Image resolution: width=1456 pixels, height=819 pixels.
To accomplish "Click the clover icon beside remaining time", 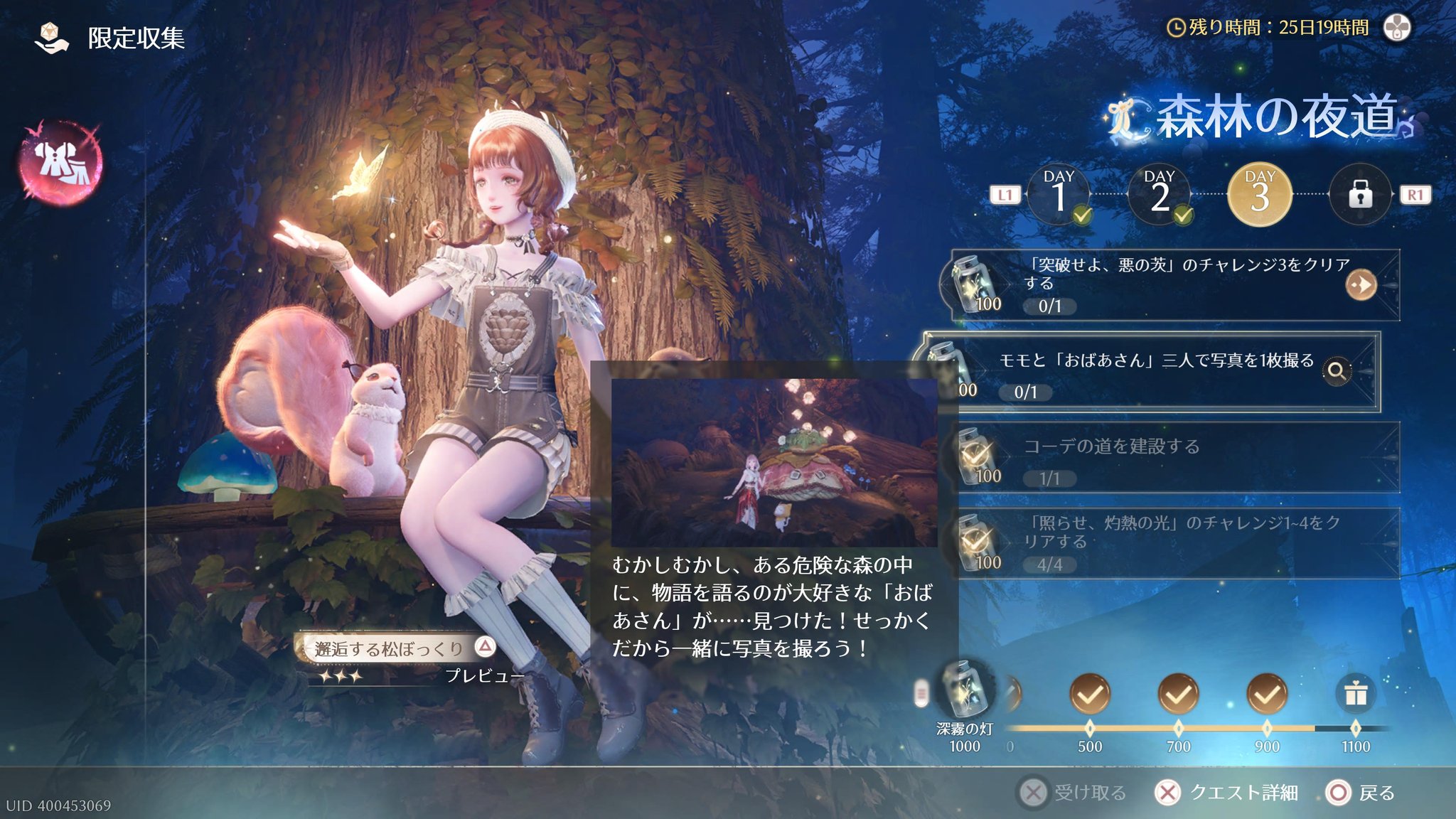I will click(1397, 28).
